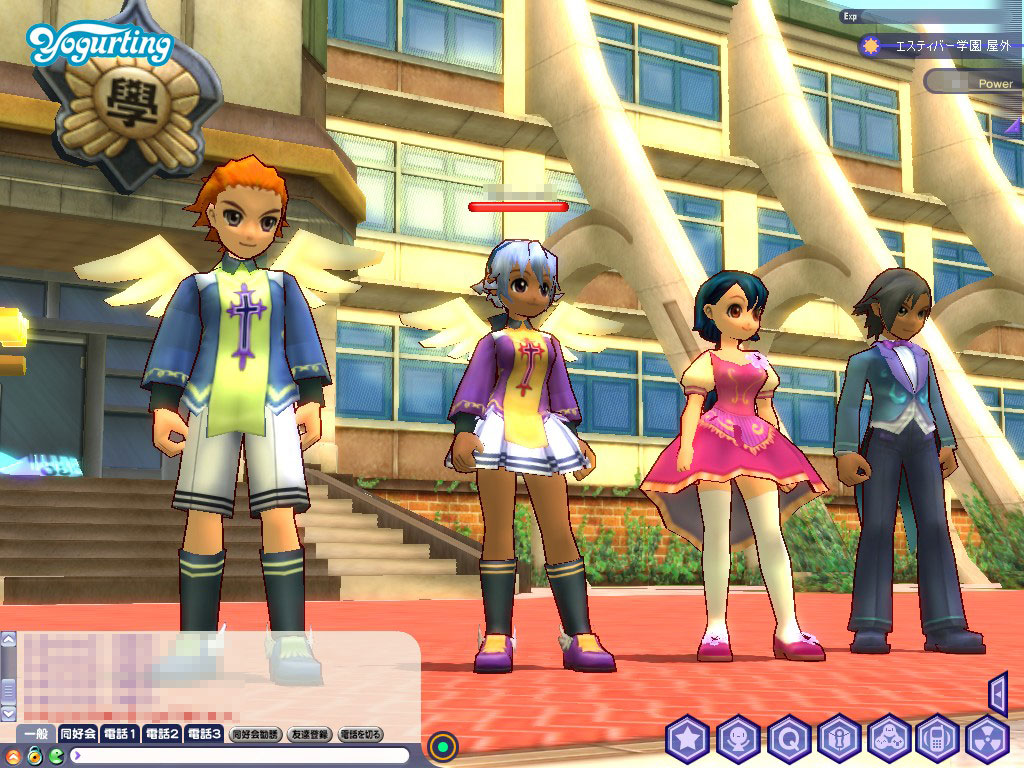Open the 電話3 chat tab
This screenshot has height=768, width=1024.
(204, 734)
